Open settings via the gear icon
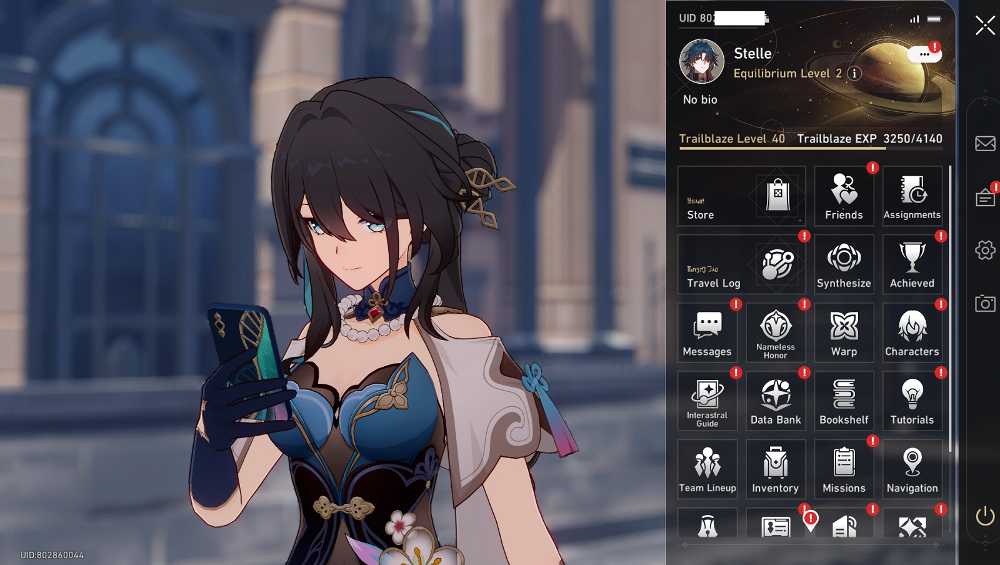 coord(985,250)
